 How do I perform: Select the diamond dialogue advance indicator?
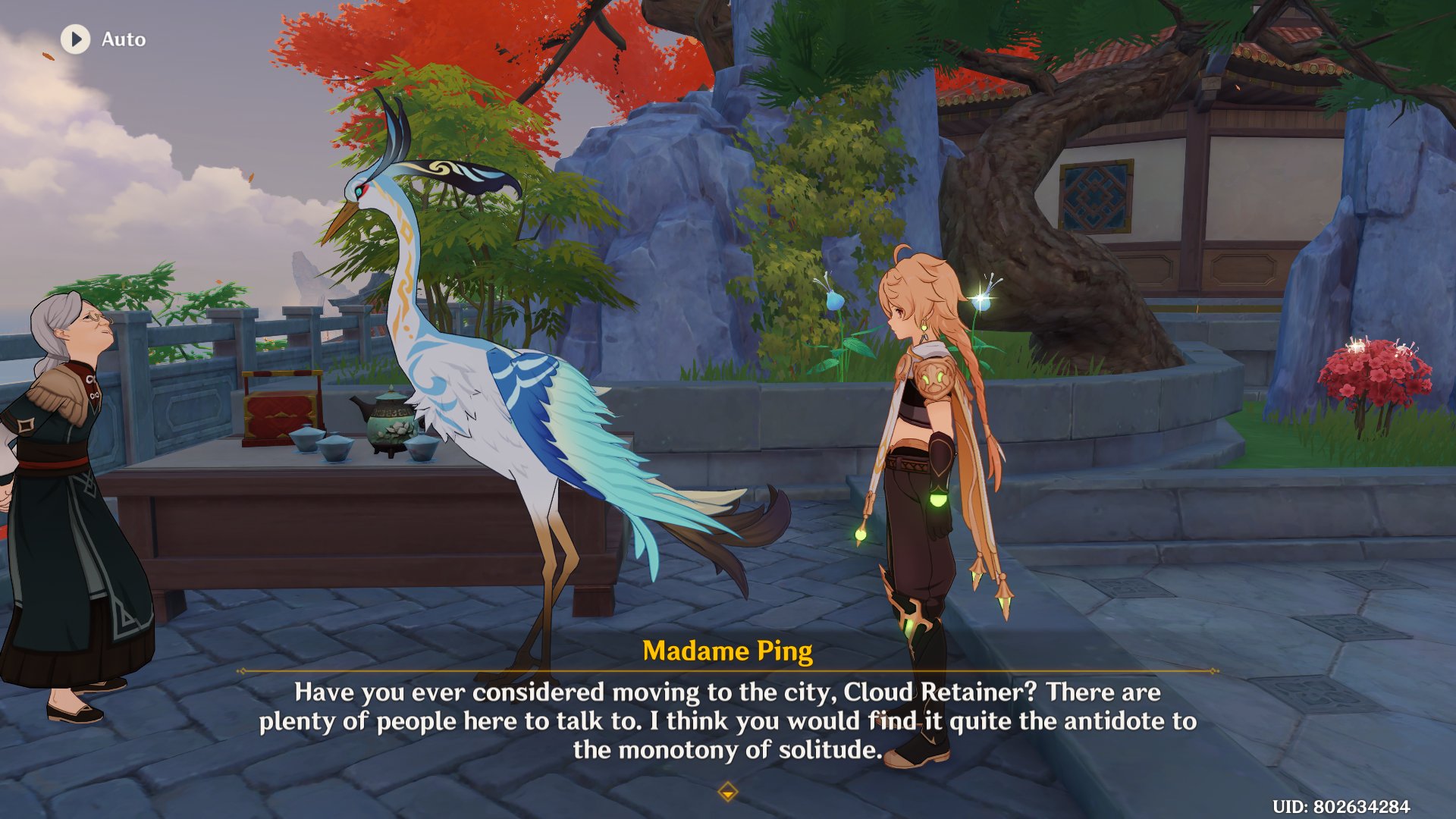click(727, 791)
